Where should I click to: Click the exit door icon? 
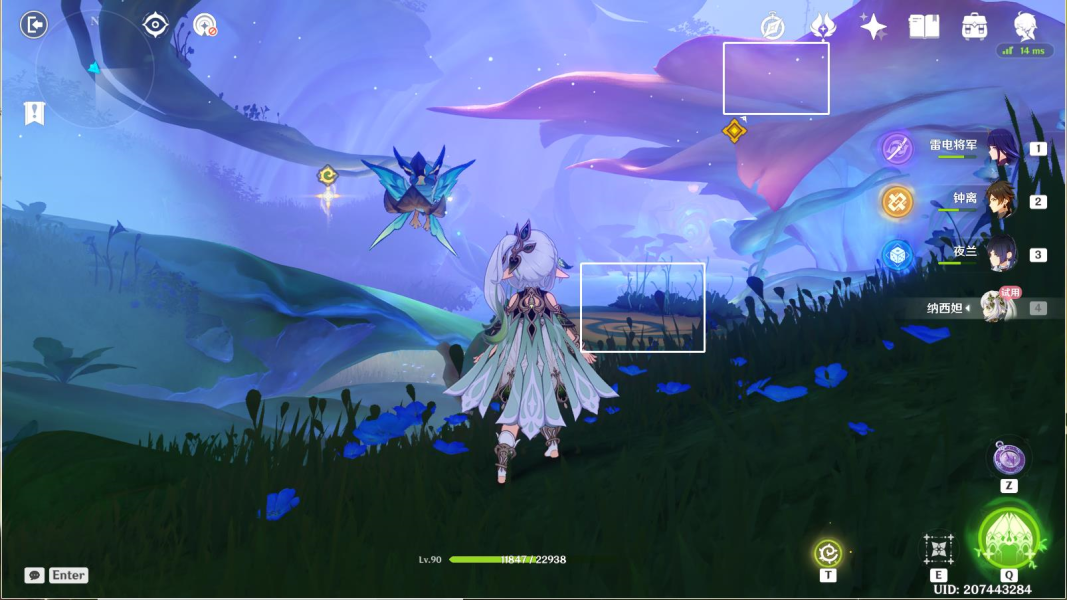[34, 25]
